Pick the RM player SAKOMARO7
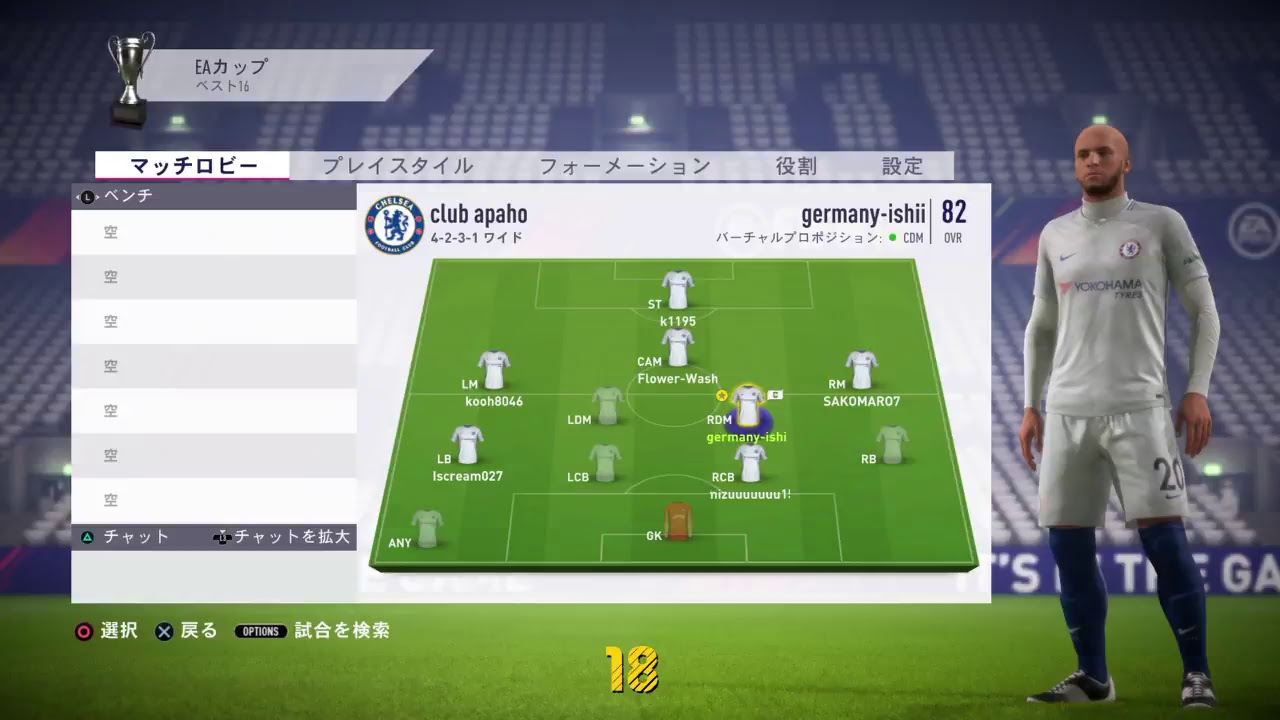Image resolution: width=1280 pixels, height=720 pixels. [x=861, y=370]
